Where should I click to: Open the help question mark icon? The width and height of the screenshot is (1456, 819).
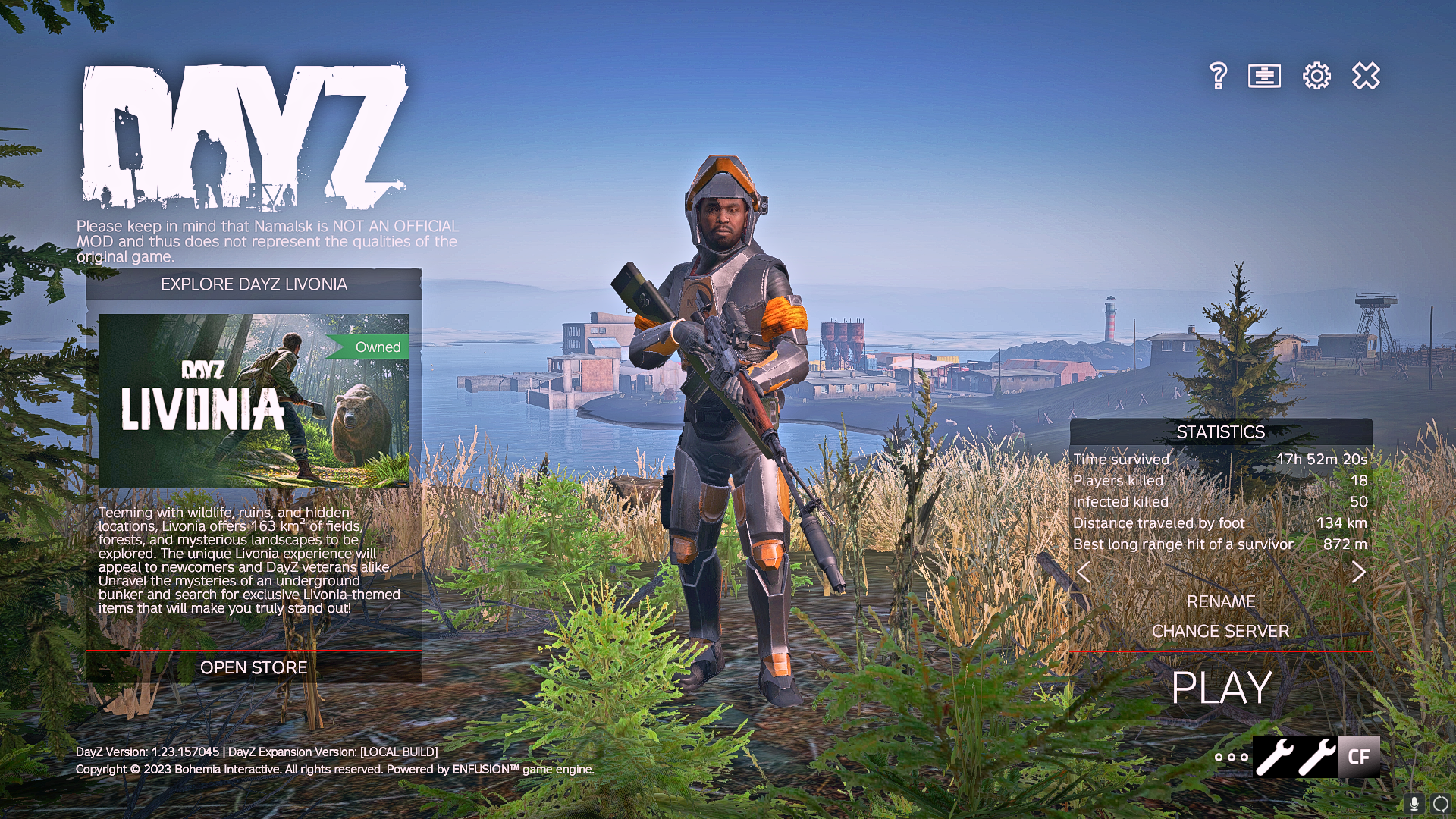click(1218, 76)
